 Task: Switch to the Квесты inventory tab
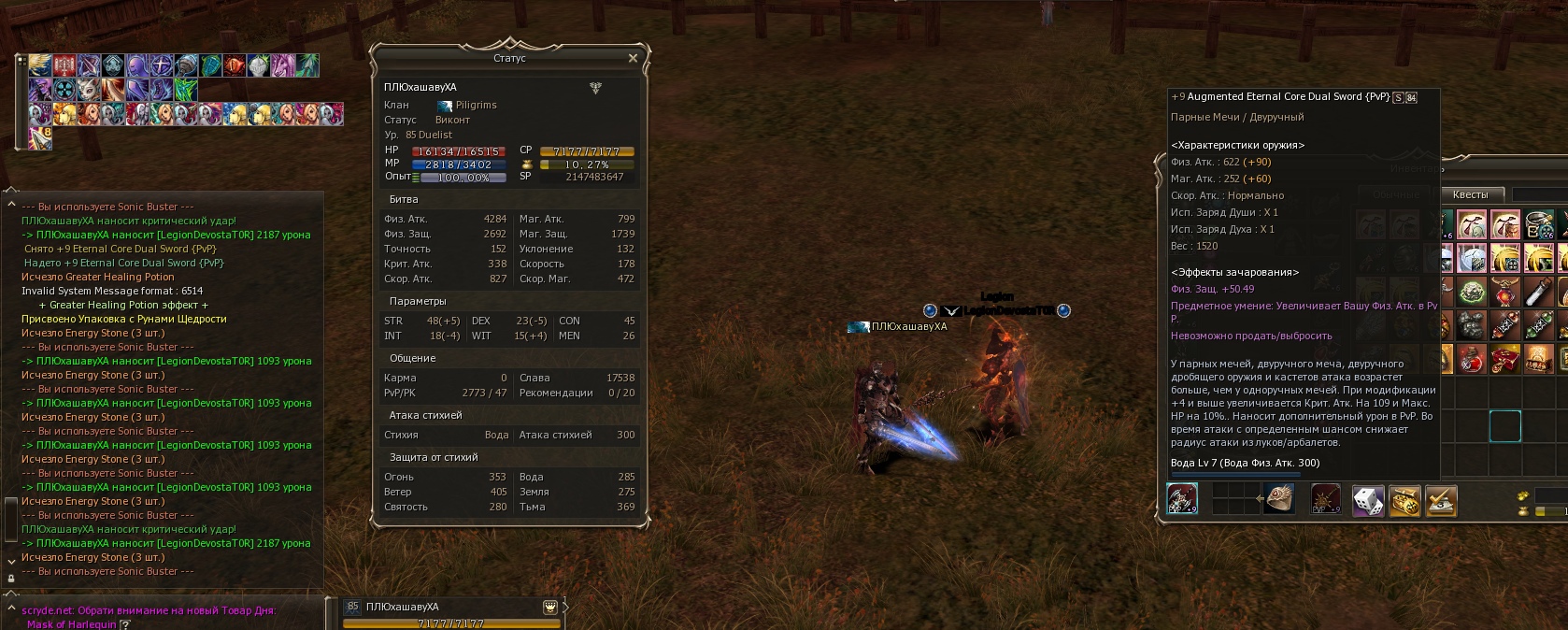pyautogui.click(x=1470, y=194)
